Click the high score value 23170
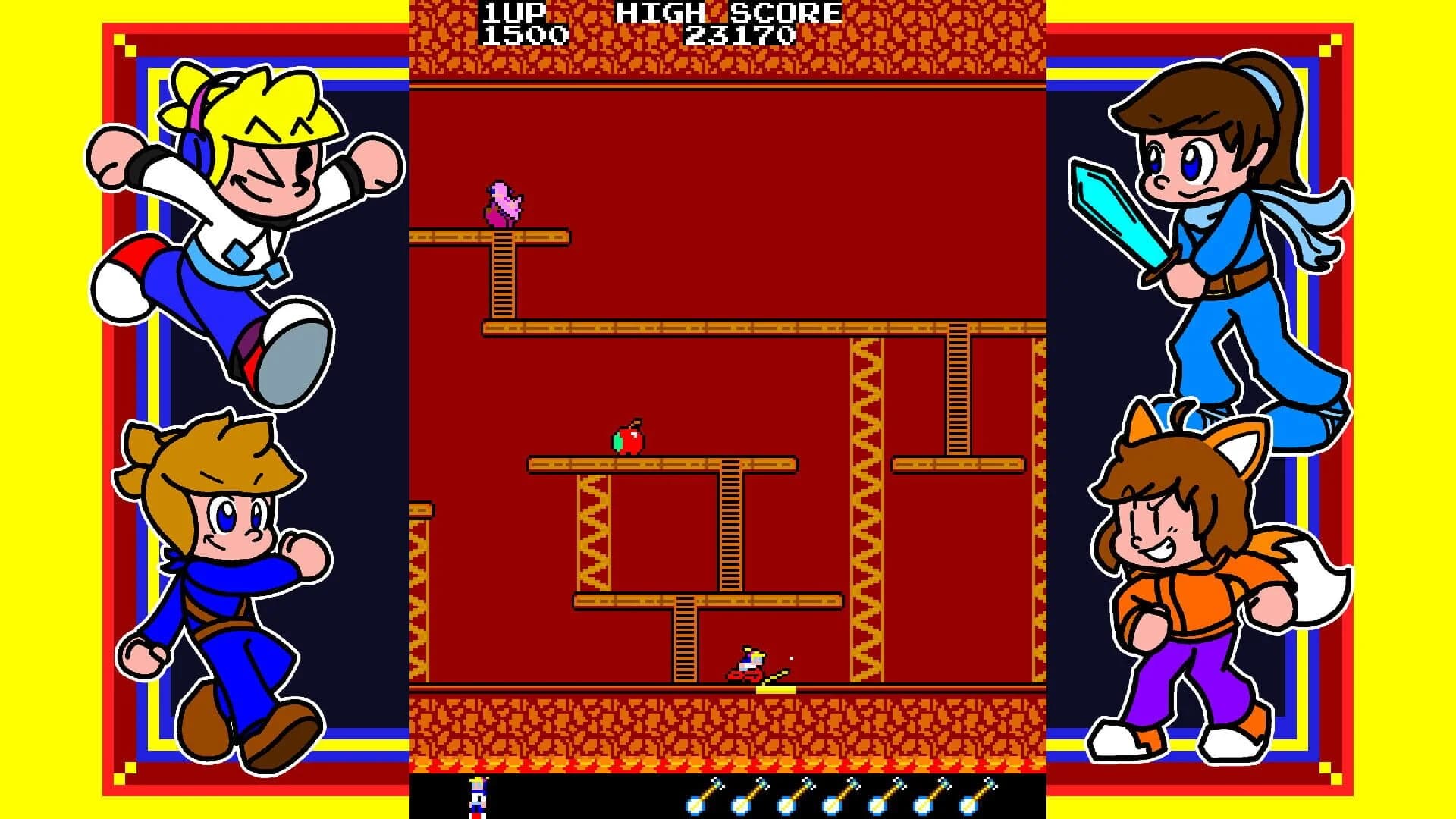 (x=741, y=33)
